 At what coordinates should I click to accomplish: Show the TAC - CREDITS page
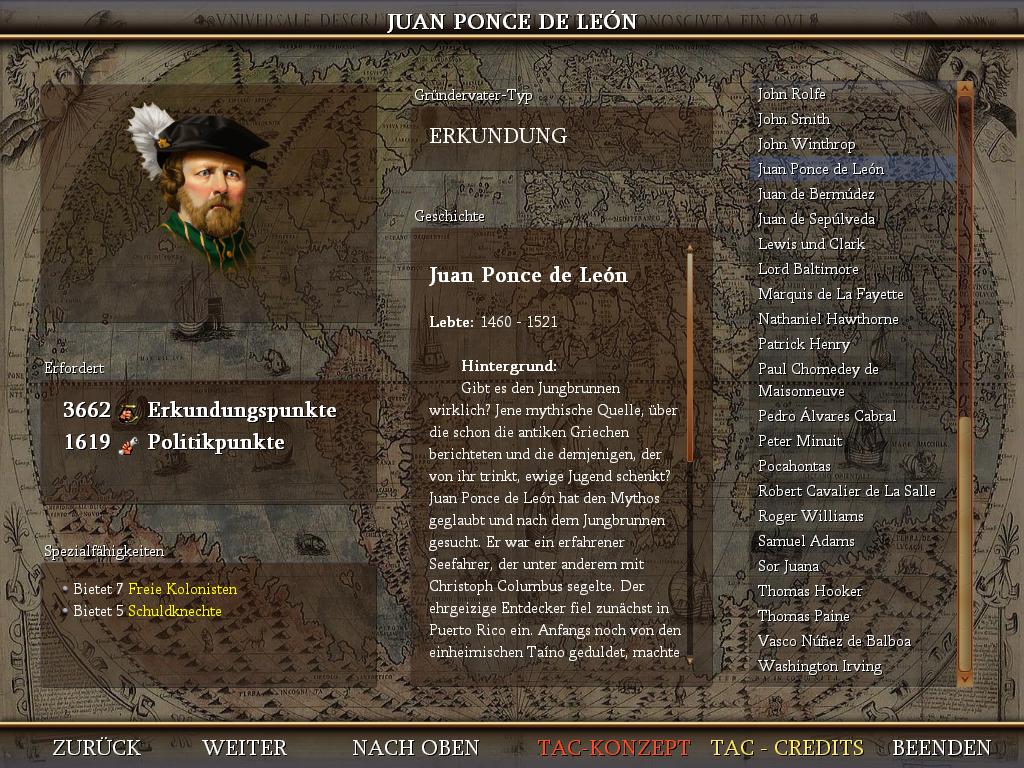pyautogui.click(x=787, y=748)
